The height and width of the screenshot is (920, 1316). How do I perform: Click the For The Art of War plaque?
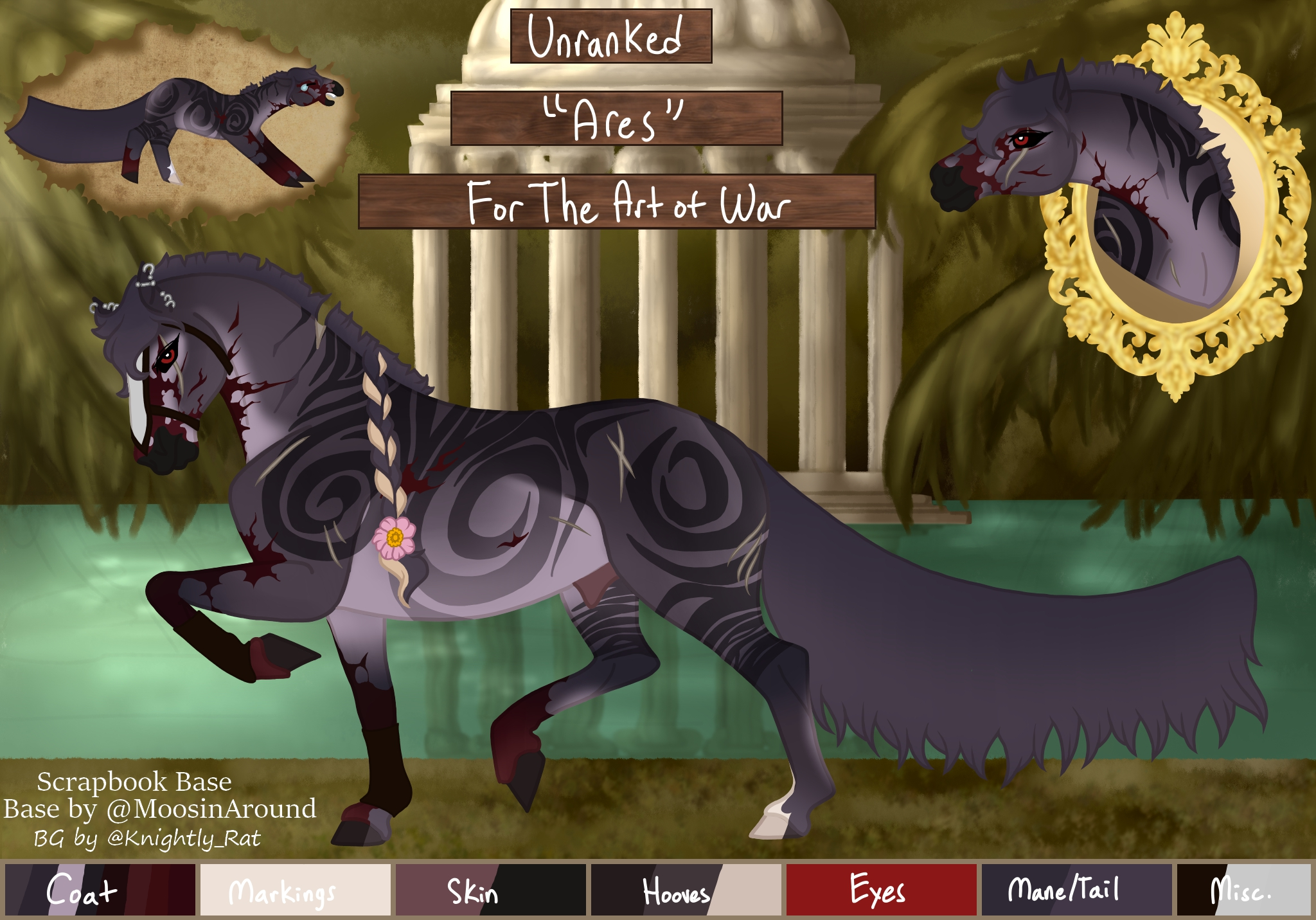pyautogui.click(x=616, y=201)
